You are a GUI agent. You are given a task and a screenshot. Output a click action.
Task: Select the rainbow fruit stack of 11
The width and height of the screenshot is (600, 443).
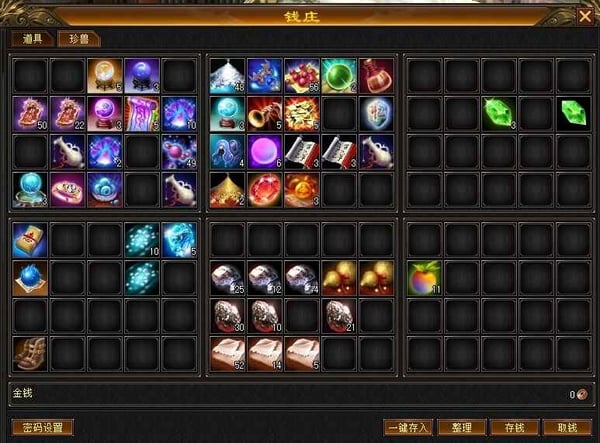[424, 276]
